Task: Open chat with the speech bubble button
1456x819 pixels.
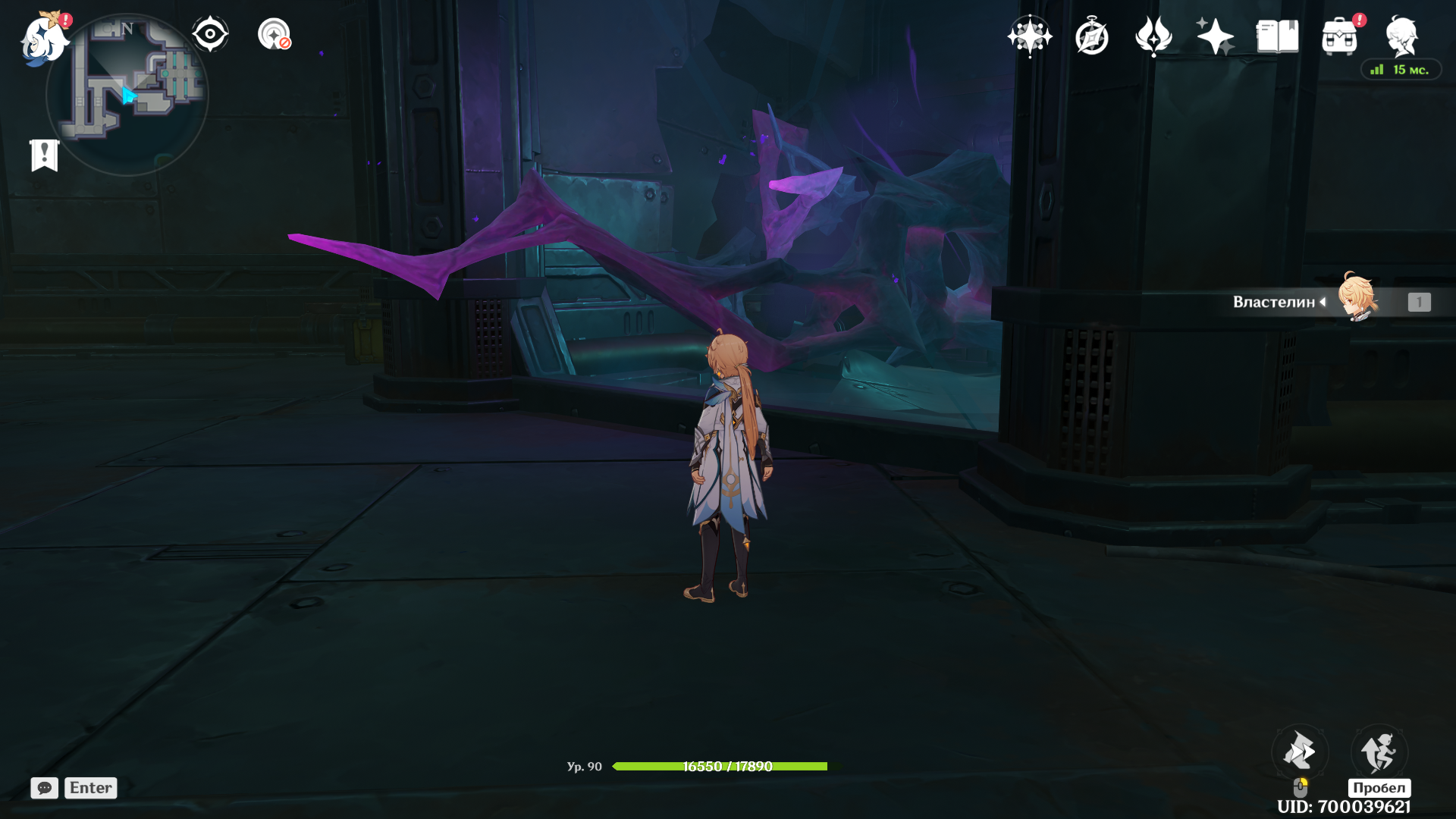Action: click(x=44, y=788)
